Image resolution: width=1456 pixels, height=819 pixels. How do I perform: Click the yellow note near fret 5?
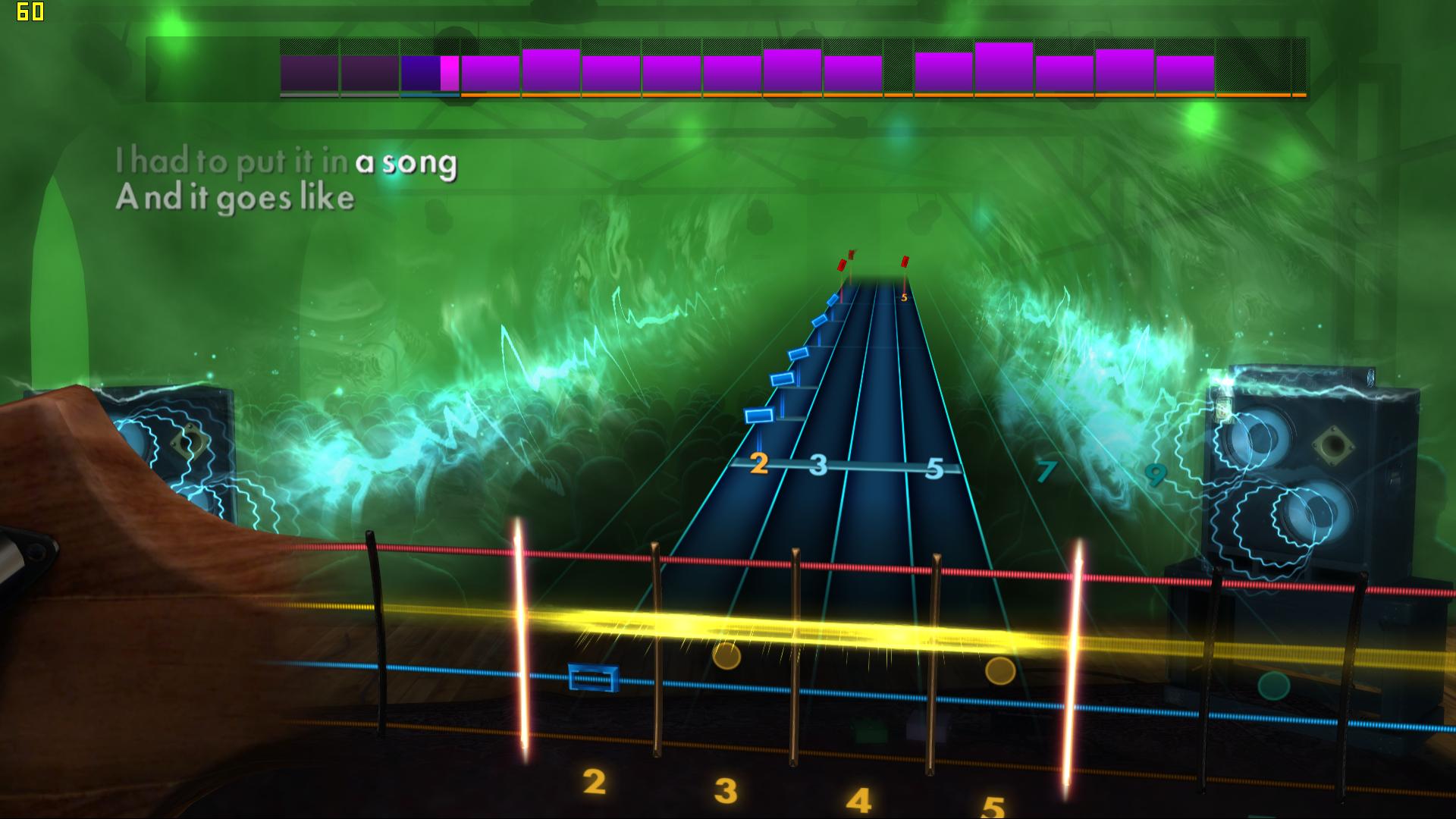click(x=999, y=672)
